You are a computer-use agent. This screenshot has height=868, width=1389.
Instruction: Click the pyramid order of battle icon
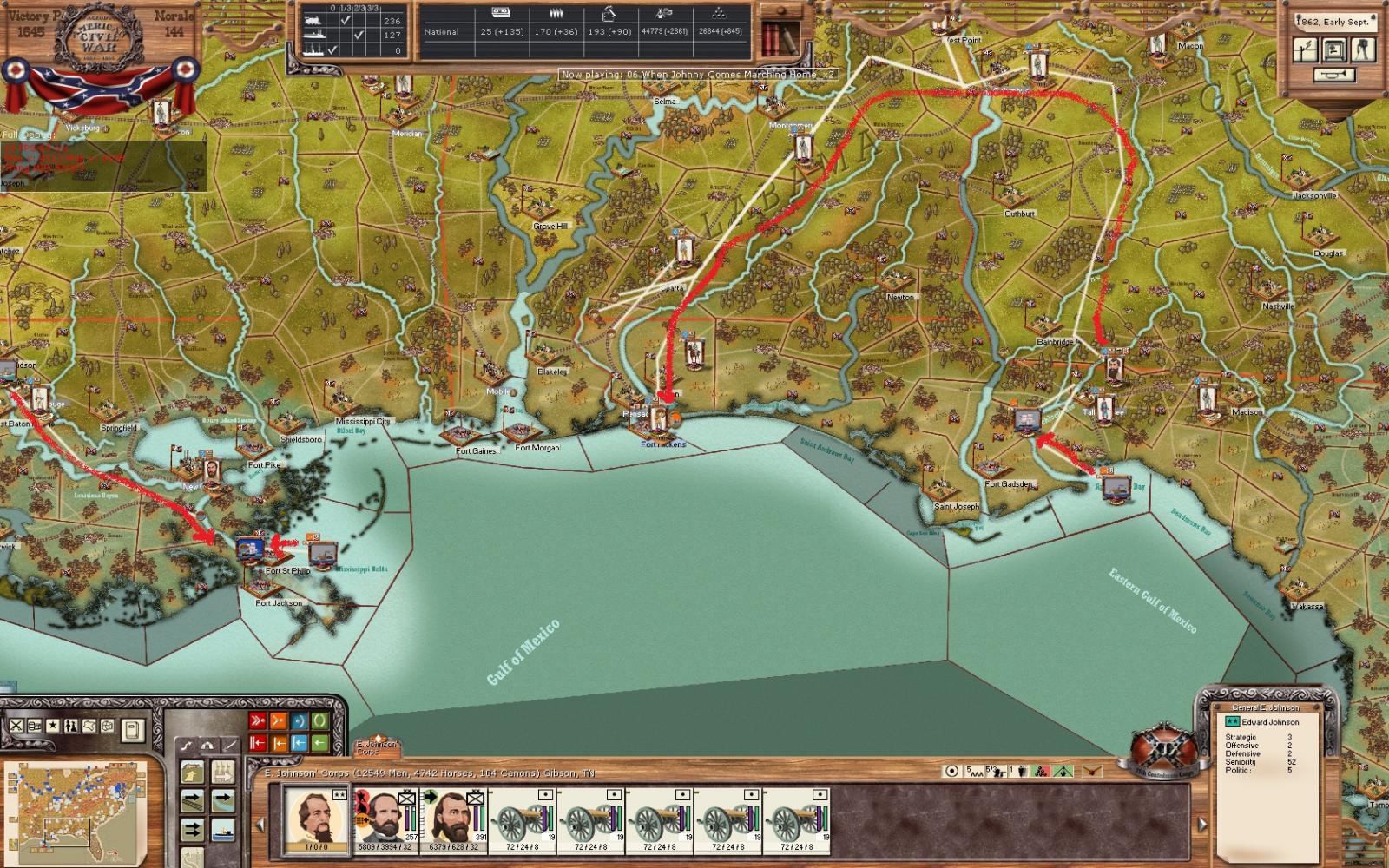point(718,15)
